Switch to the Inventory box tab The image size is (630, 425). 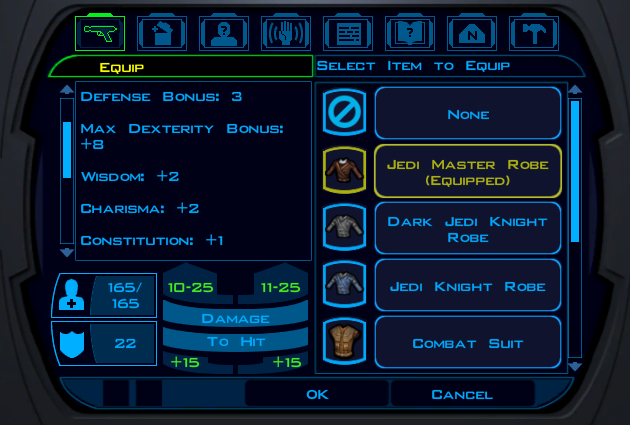(162, 33)
